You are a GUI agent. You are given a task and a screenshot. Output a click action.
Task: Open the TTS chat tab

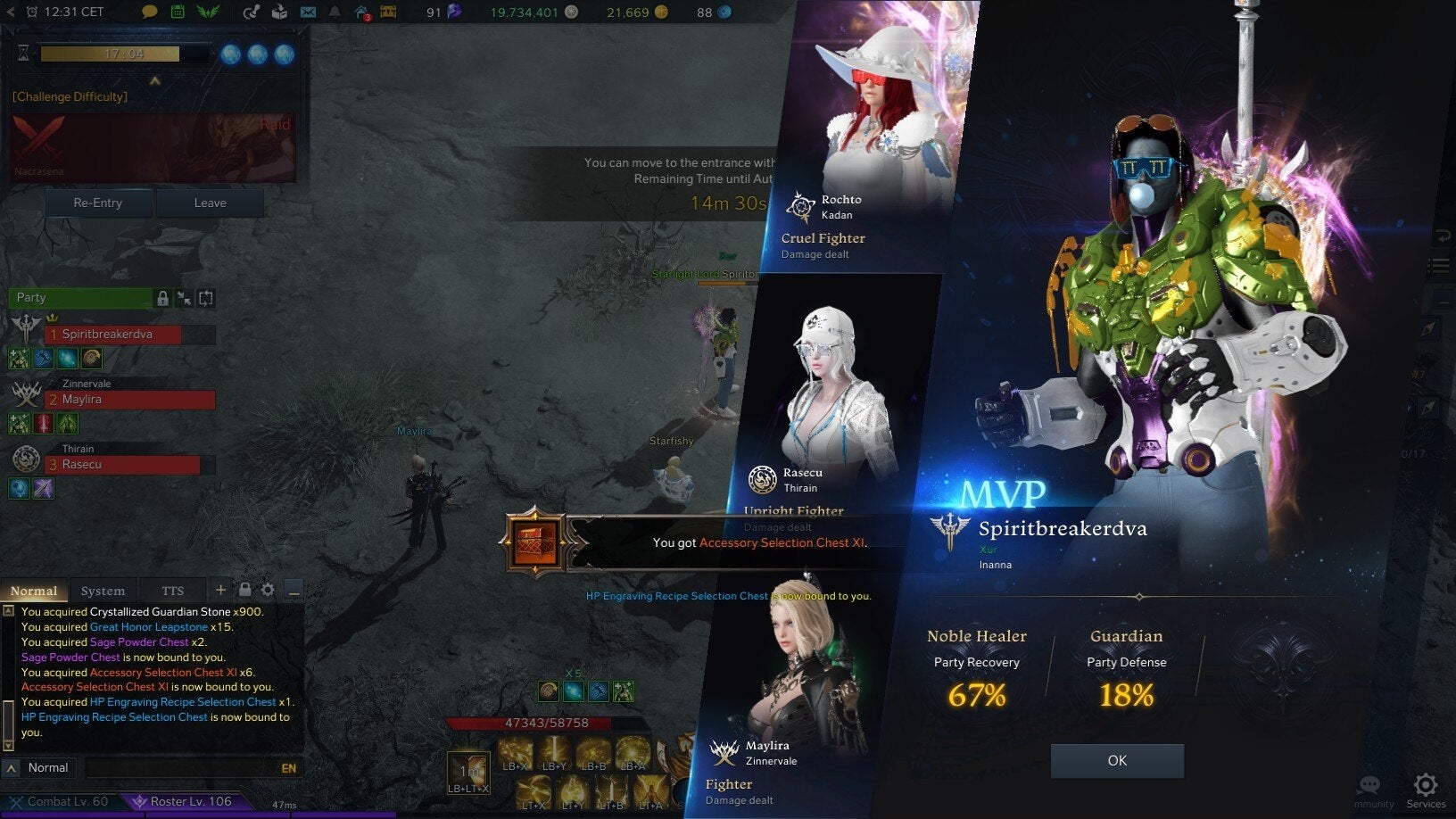(x=172, y=591)
